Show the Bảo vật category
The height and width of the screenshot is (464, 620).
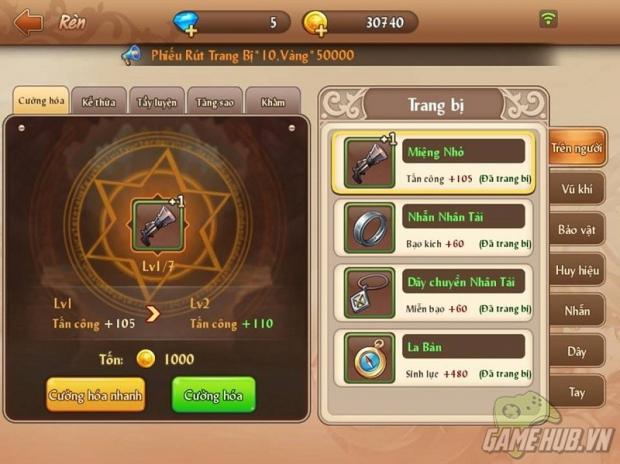click(578, 231)
